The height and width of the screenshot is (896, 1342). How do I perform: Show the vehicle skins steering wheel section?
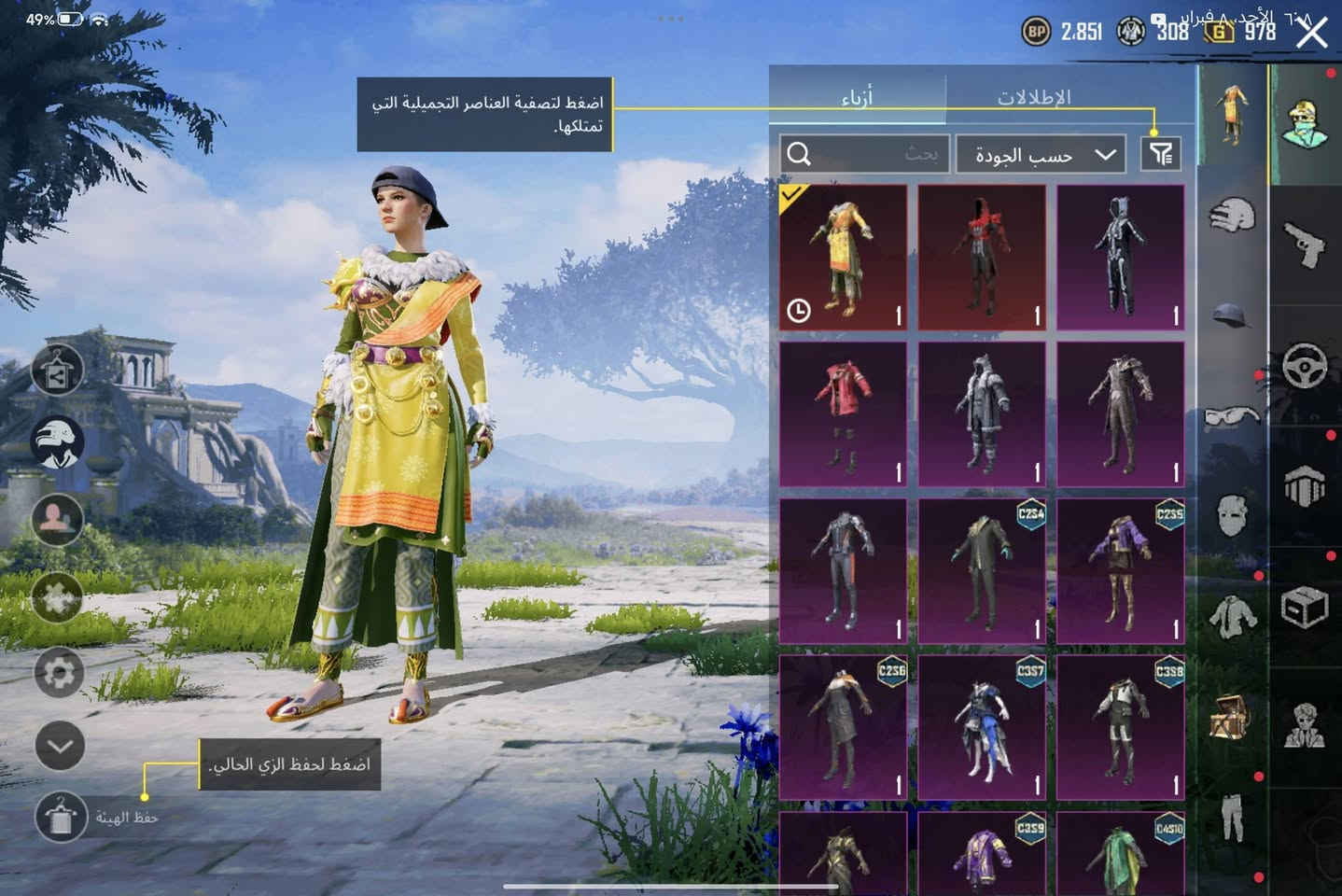pyautogui.click(x=1305, y=365)
